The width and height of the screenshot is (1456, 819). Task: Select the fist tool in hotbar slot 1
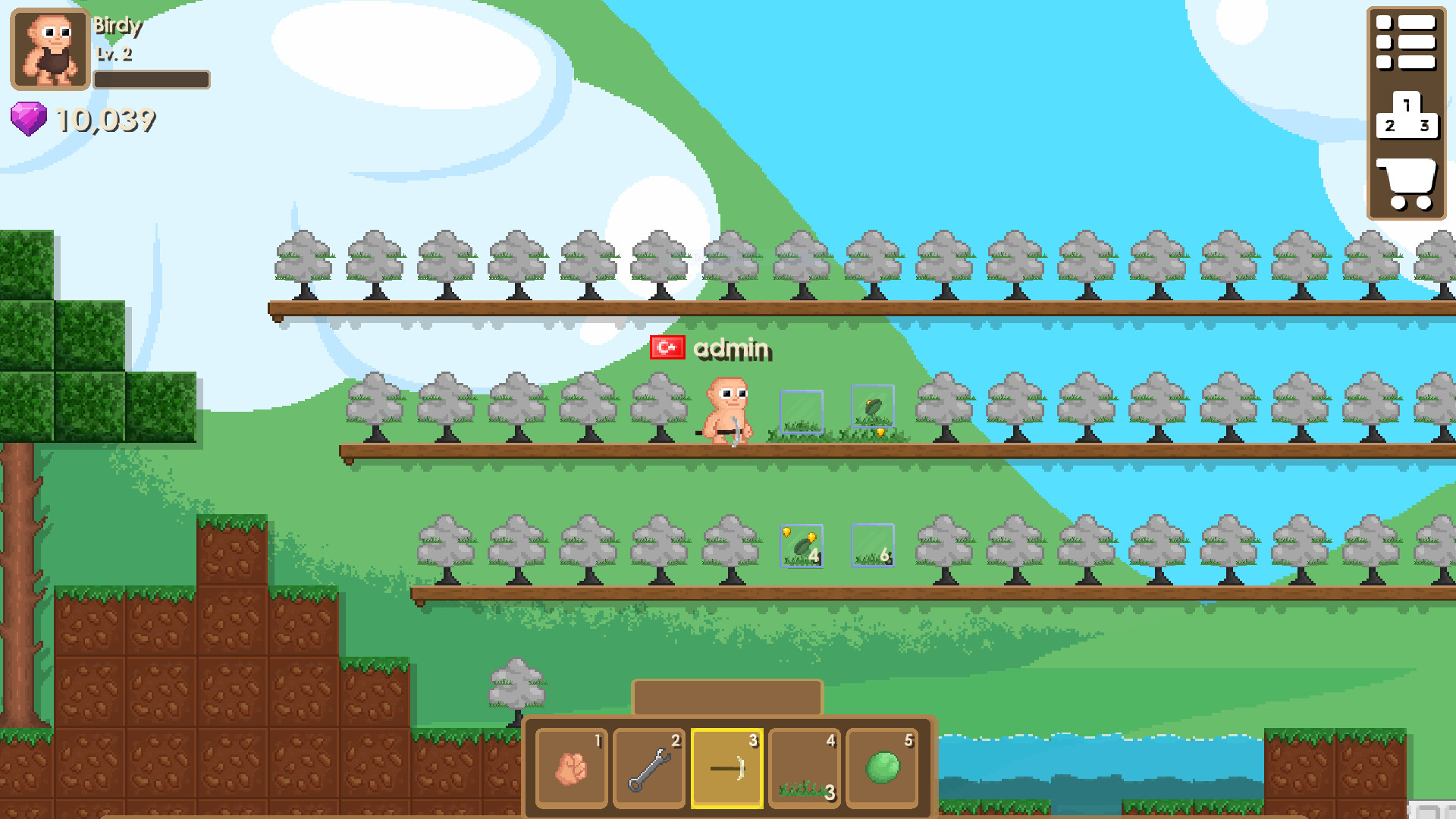570,767
